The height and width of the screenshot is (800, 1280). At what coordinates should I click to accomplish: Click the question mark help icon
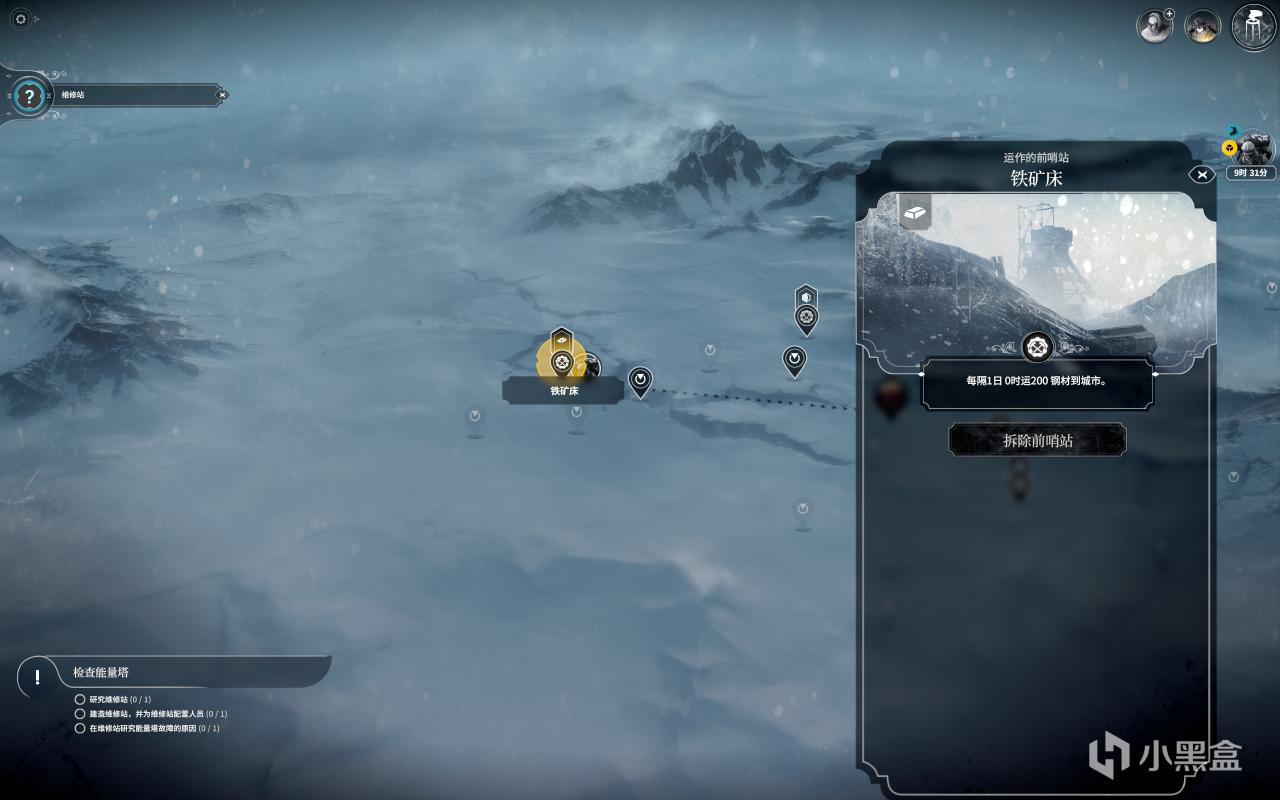click(30, 97)
